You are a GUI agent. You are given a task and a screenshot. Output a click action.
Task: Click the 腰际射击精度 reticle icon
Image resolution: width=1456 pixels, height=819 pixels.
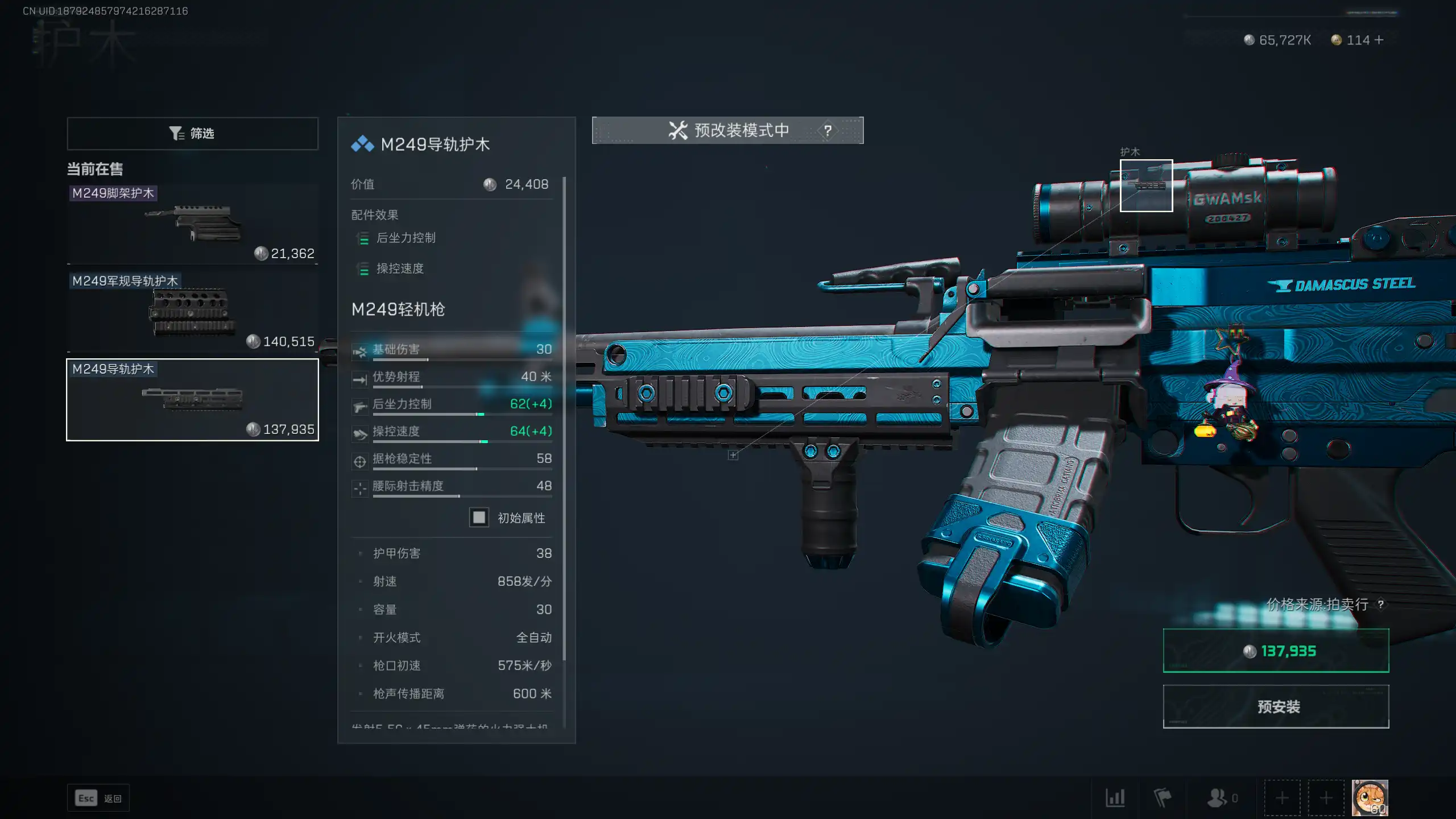pyautogui.click(x=360, y=486)
